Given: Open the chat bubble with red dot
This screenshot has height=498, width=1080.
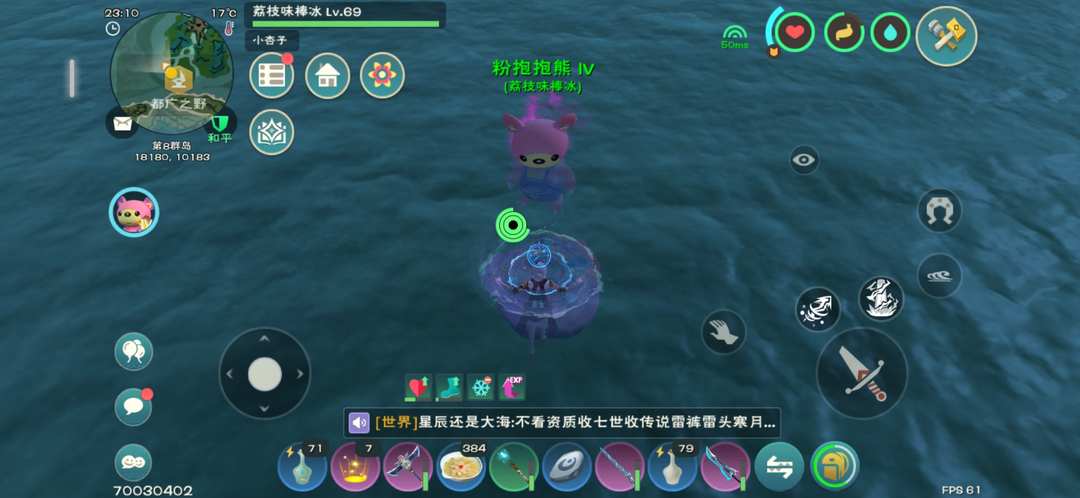Looking at the screenshot, I should [134, 406].
